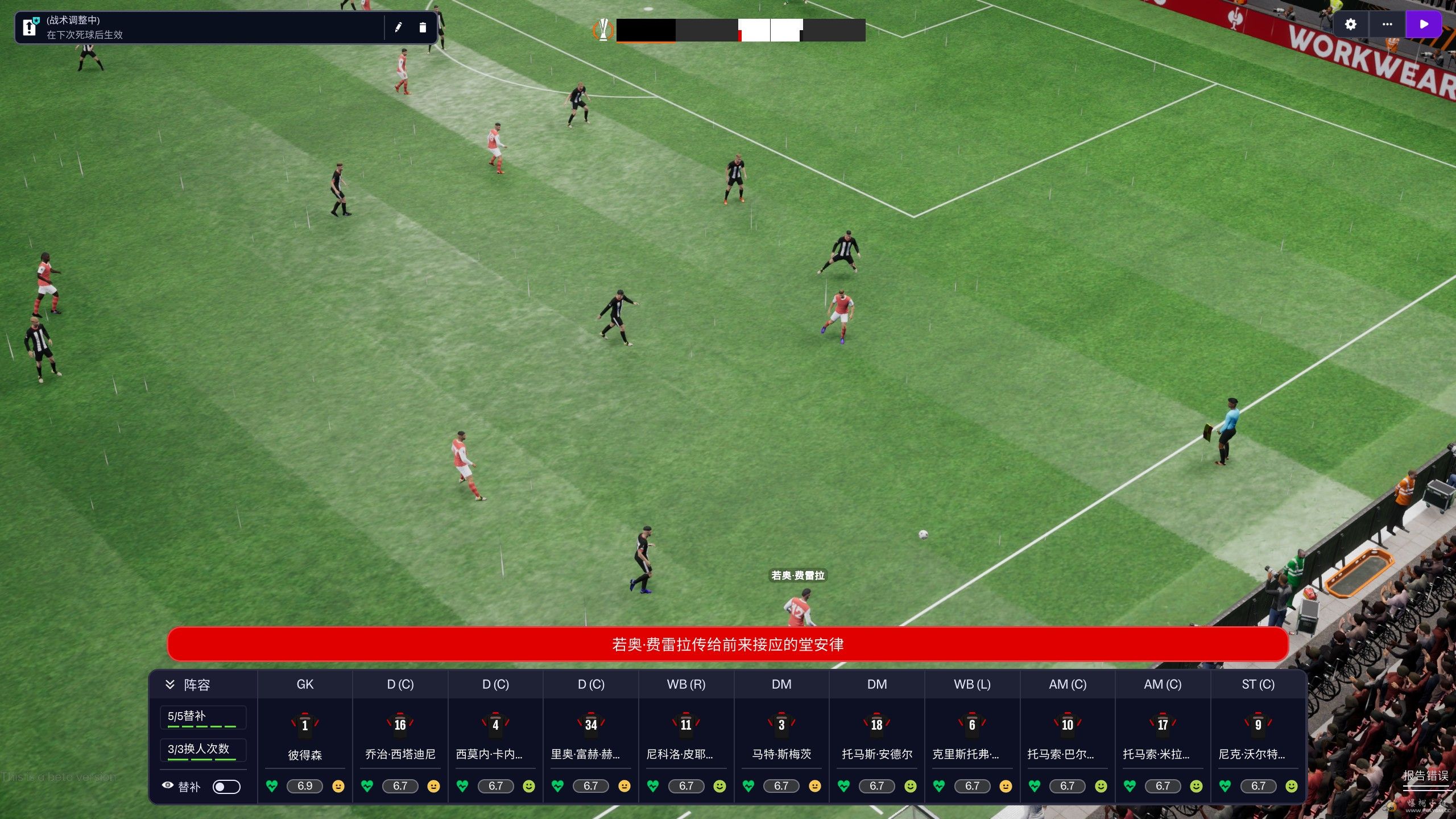This screenshot has width=1456, height=819.
Task: Toggle the 替补 substitutes view switch
Action: click(x=226, y=787)
